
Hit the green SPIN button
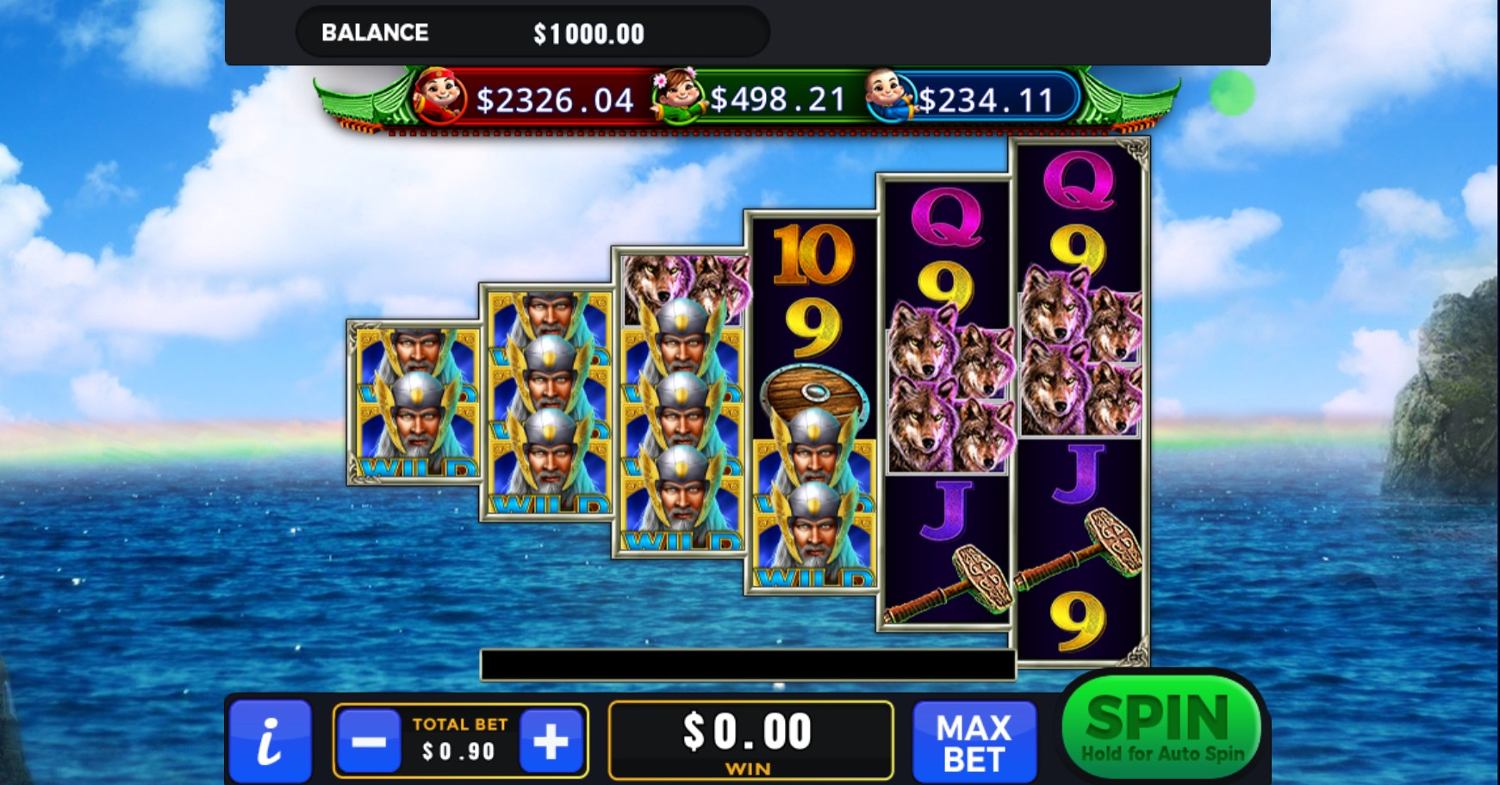1160,725
